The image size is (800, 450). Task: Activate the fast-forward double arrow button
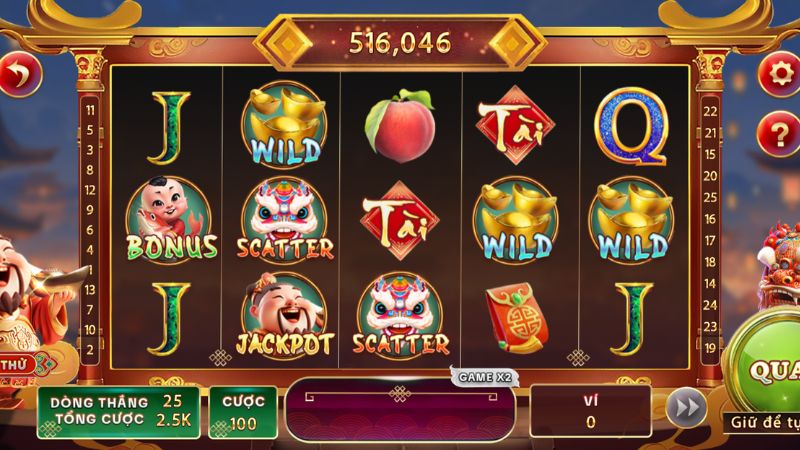pos(684,410)
